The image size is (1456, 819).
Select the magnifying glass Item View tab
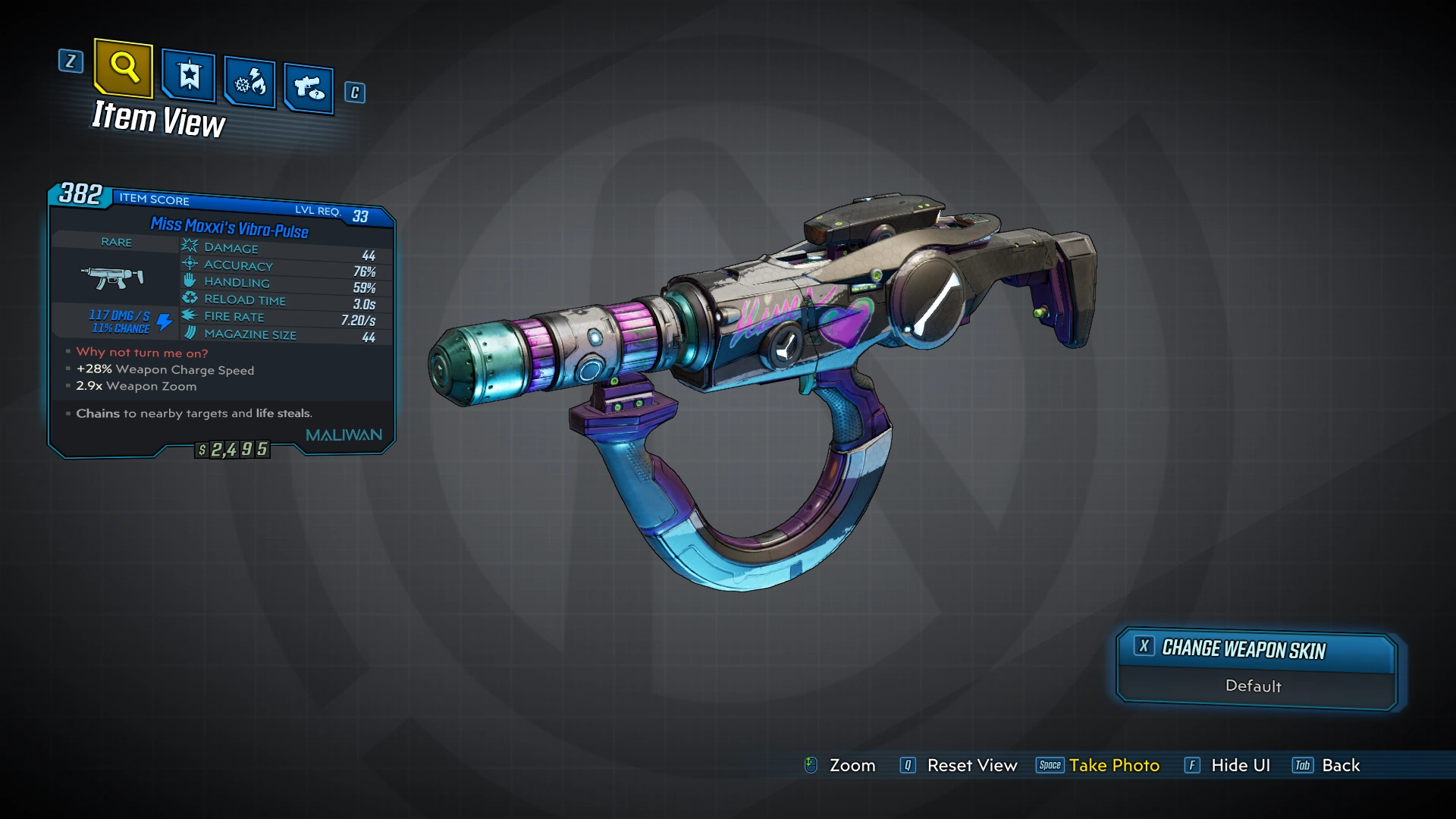point(124,68)
